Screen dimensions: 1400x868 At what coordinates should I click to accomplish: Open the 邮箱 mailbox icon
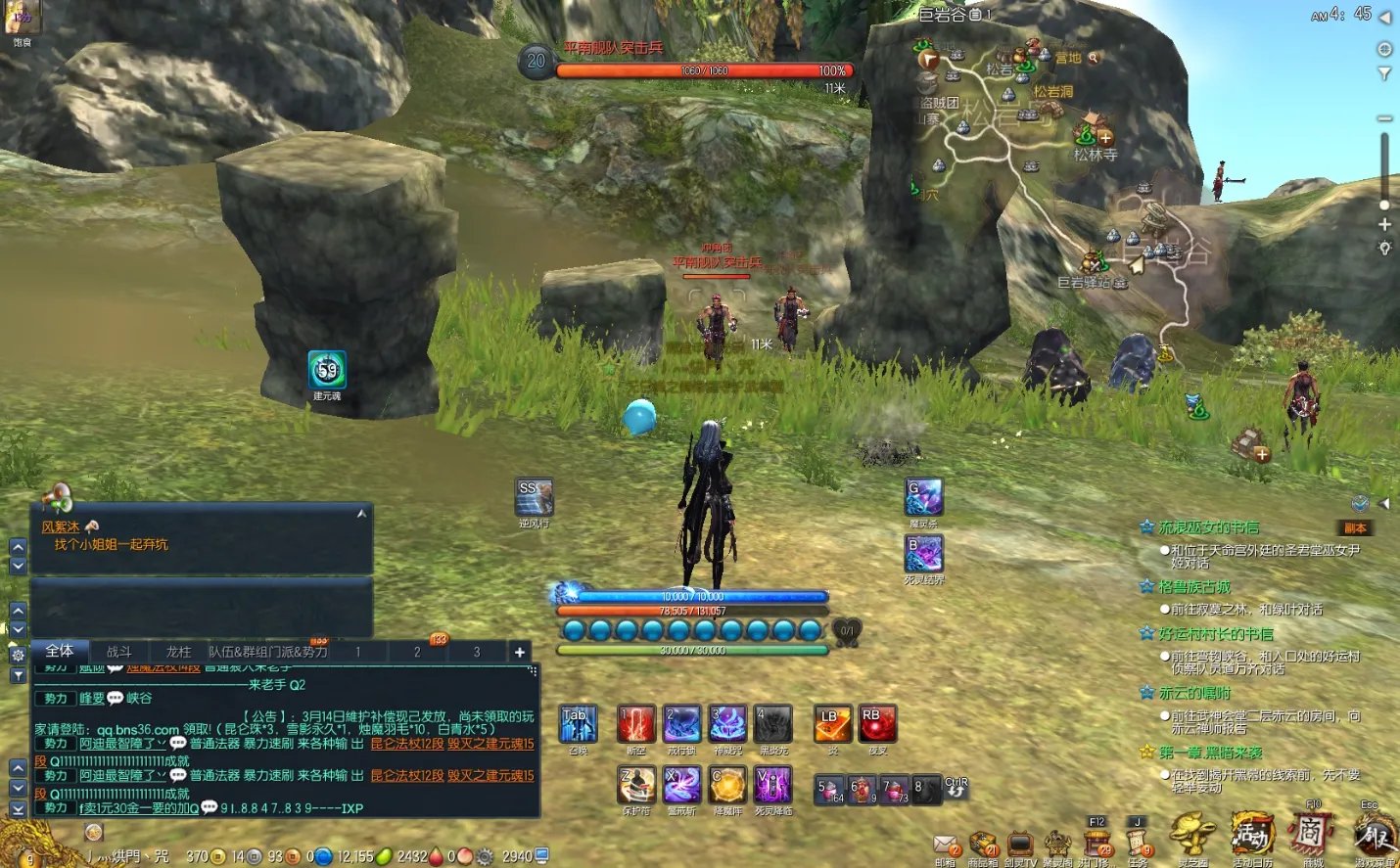pyautogui.click(x=945, y=845)
